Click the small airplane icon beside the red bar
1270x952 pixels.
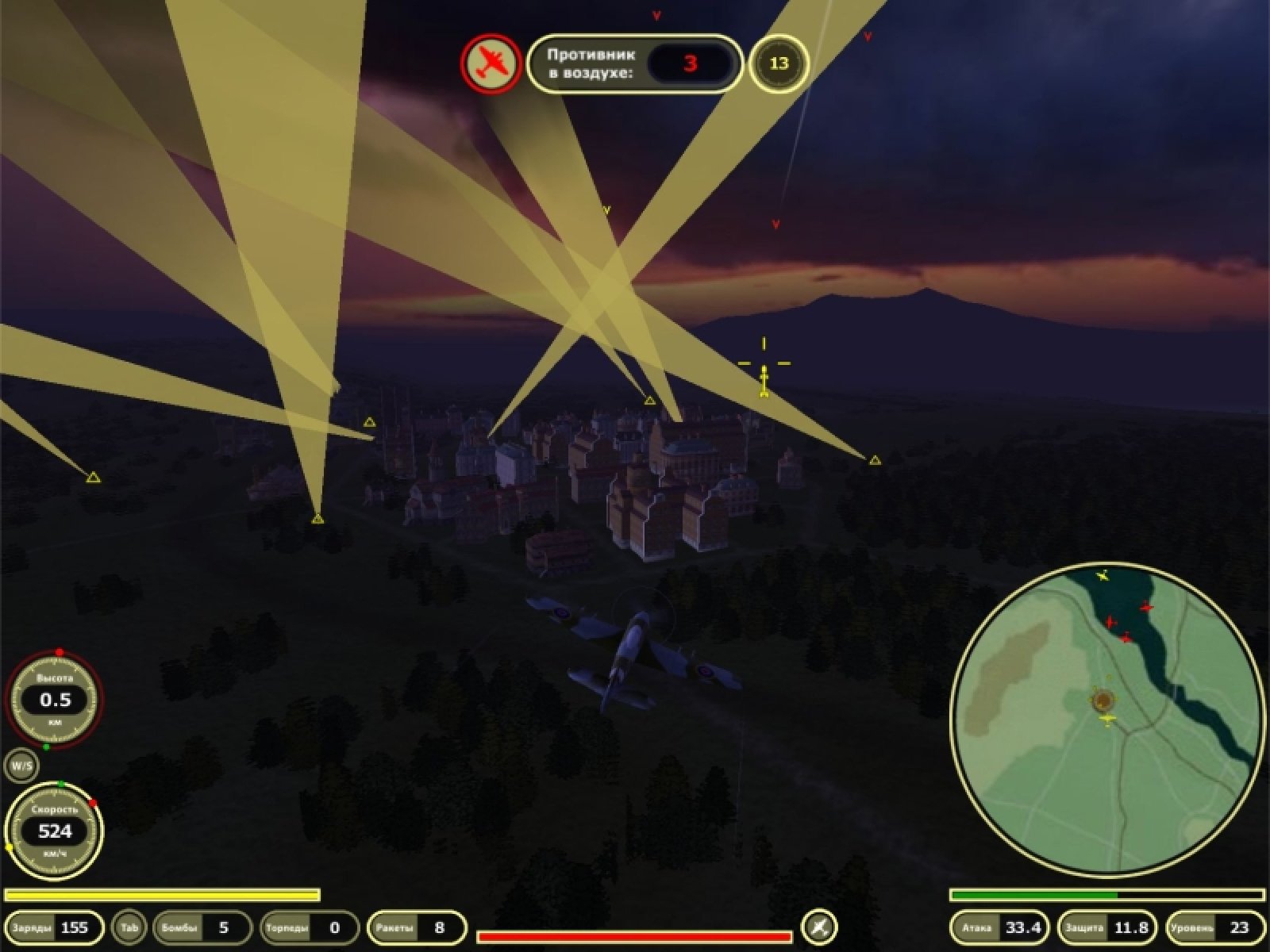click(x=819, y=926)
